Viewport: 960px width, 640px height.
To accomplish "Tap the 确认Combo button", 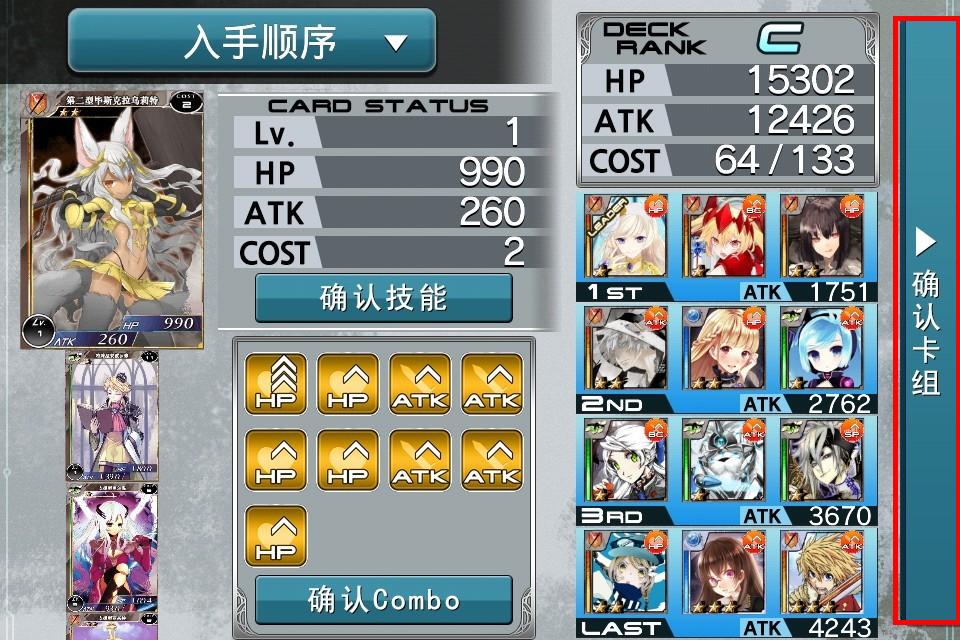I will (383, 600).
